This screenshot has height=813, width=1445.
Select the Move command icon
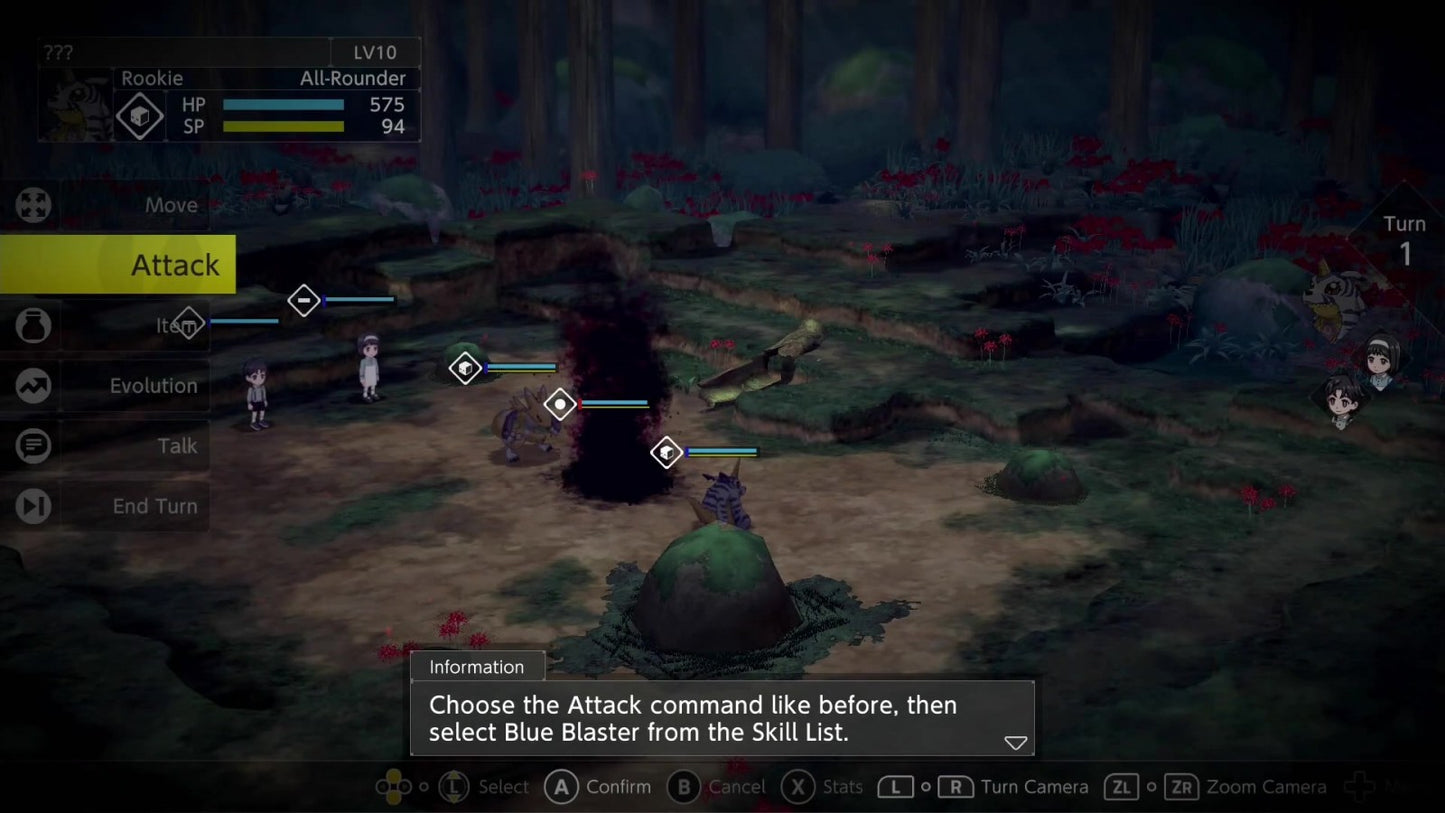(x=33, y=205)
